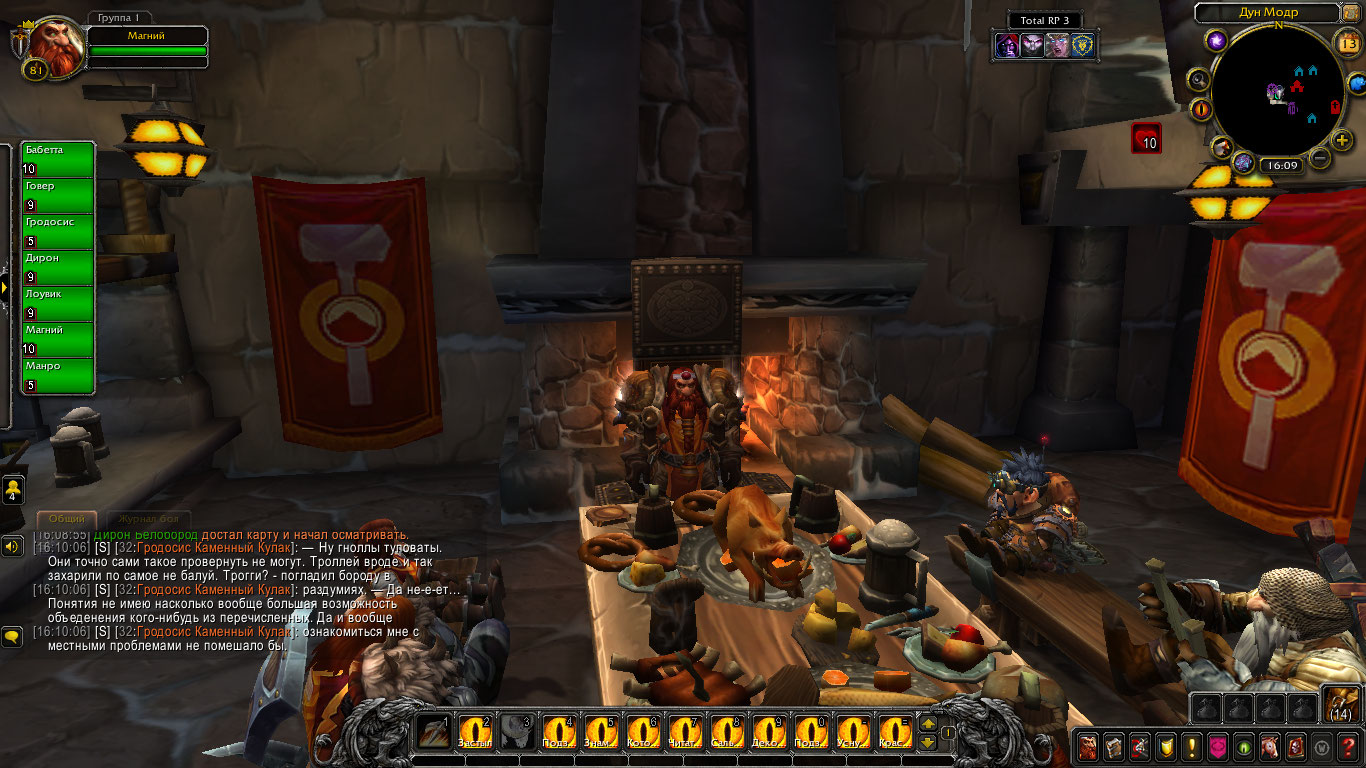Zoom in the minimap with the plus button
The image size is (1366, 768).
1342,140
